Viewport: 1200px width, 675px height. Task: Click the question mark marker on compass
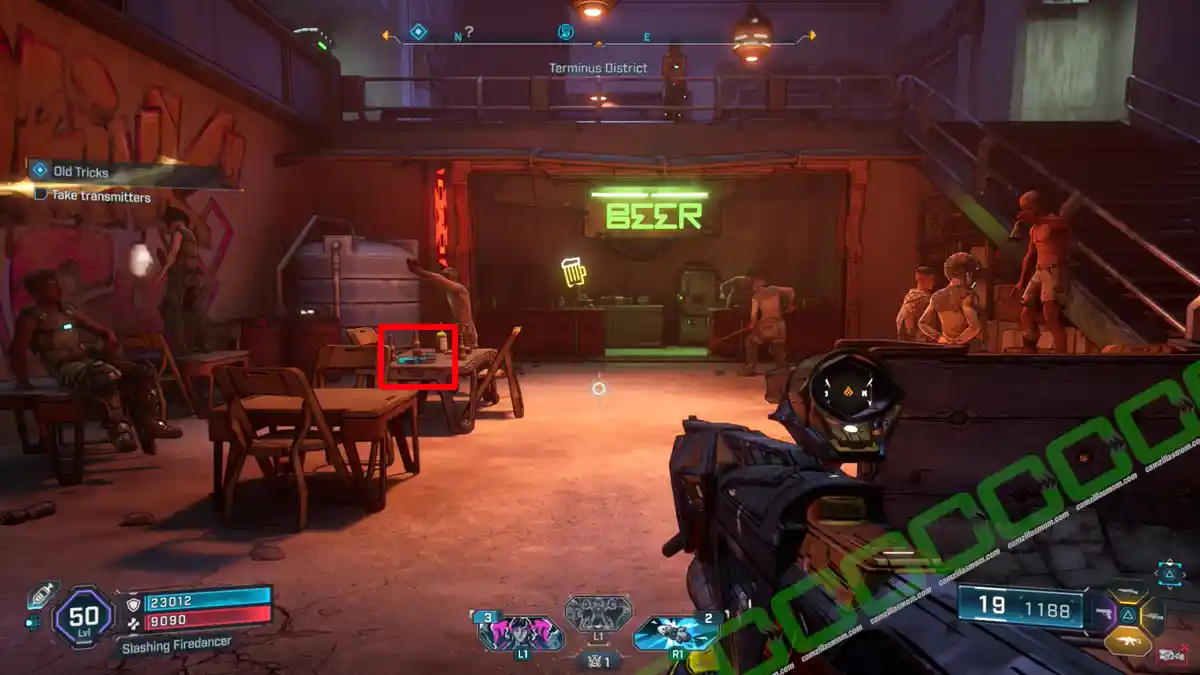(468, 32)
